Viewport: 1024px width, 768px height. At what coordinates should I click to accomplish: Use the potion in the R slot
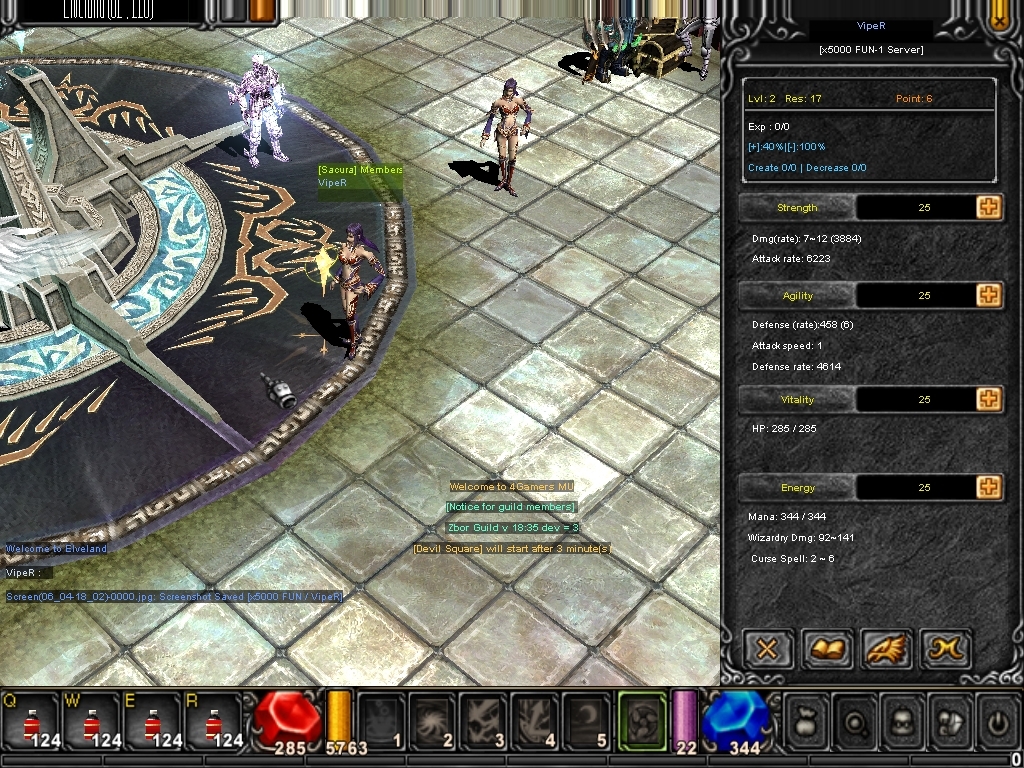[x=212, y=720]
